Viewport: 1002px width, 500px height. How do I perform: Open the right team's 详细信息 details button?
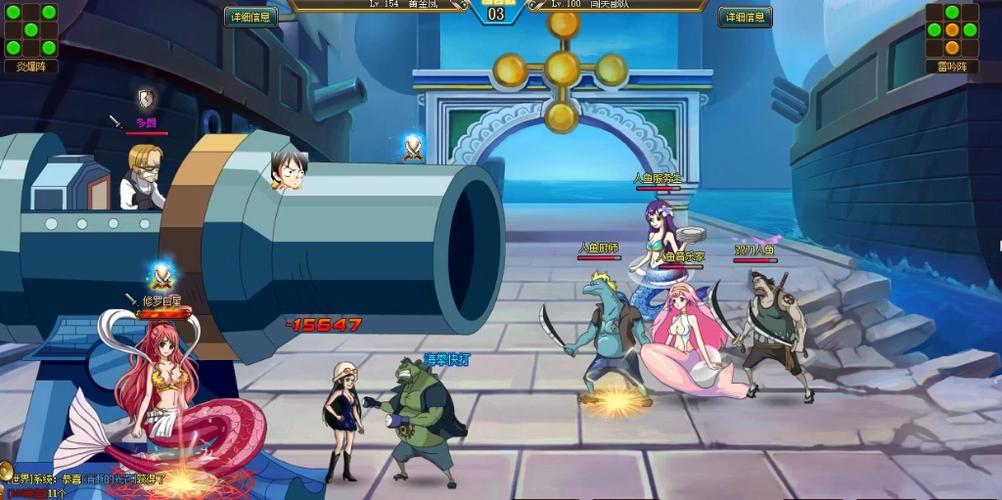[x=745, y=17]
